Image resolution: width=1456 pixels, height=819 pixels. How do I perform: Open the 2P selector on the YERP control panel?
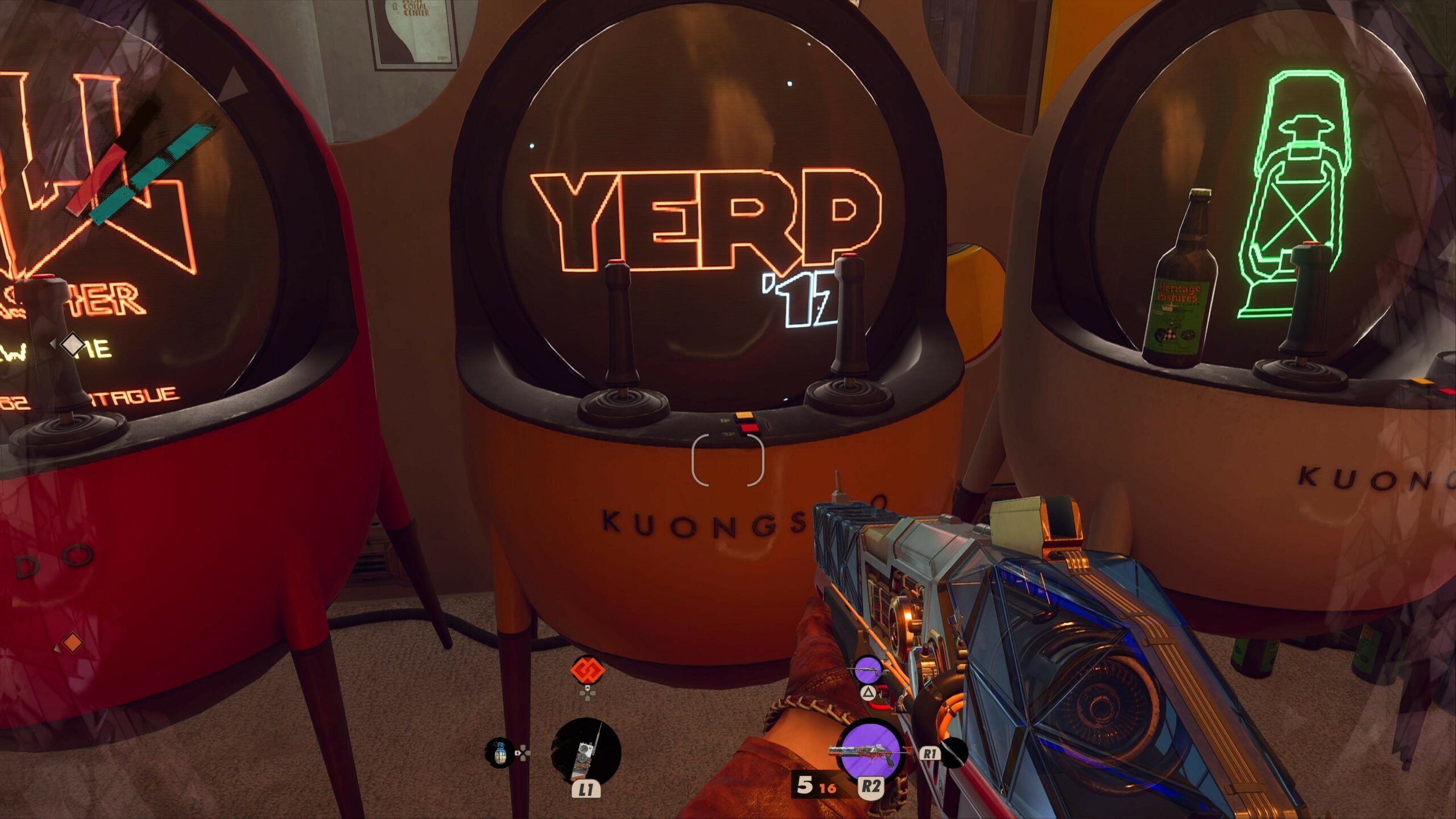click(748, 429)
